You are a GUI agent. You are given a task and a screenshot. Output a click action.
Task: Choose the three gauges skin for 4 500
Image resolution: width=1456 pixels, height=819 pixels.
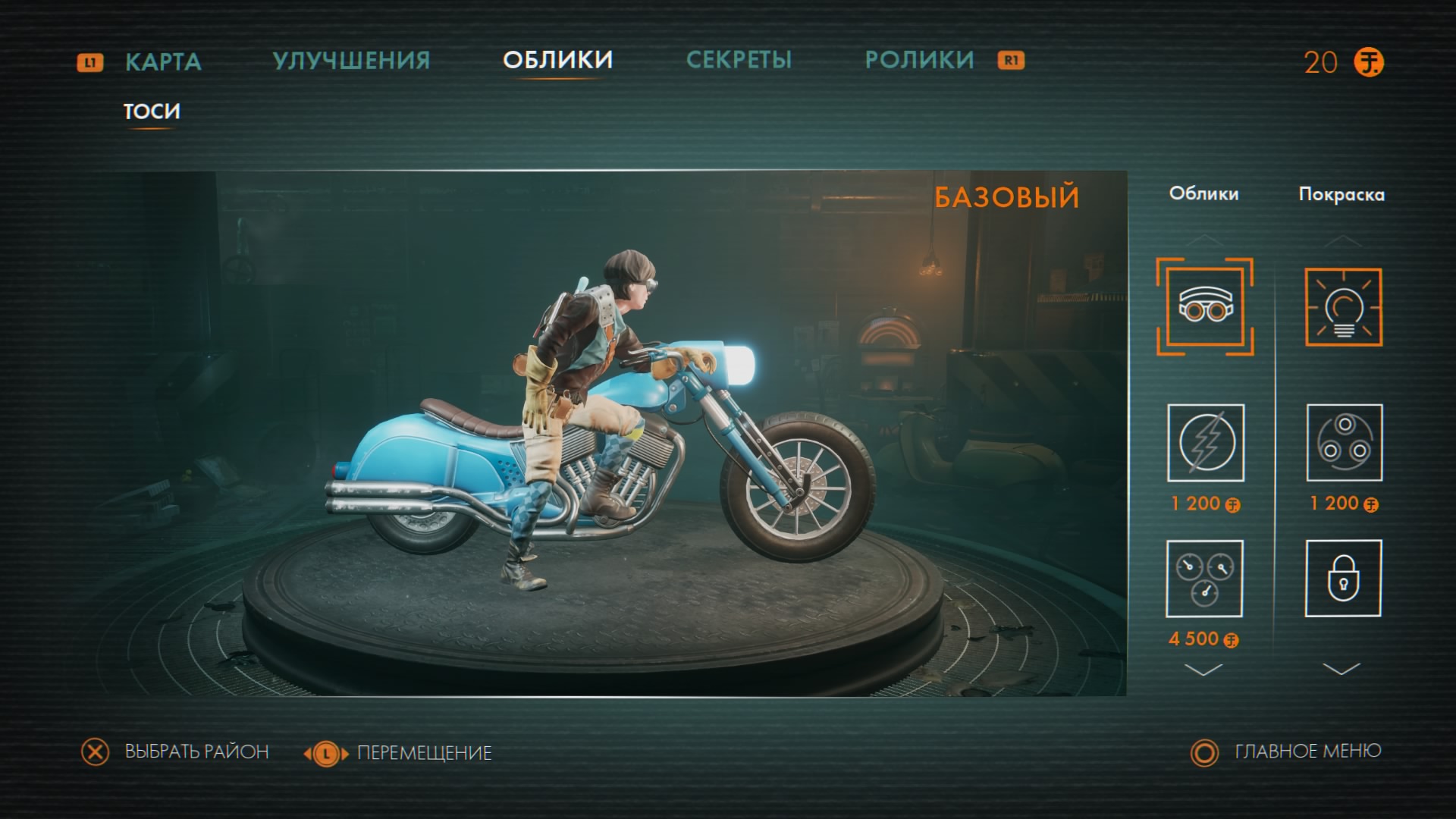pyautogui.click(x=1204, y=579)
